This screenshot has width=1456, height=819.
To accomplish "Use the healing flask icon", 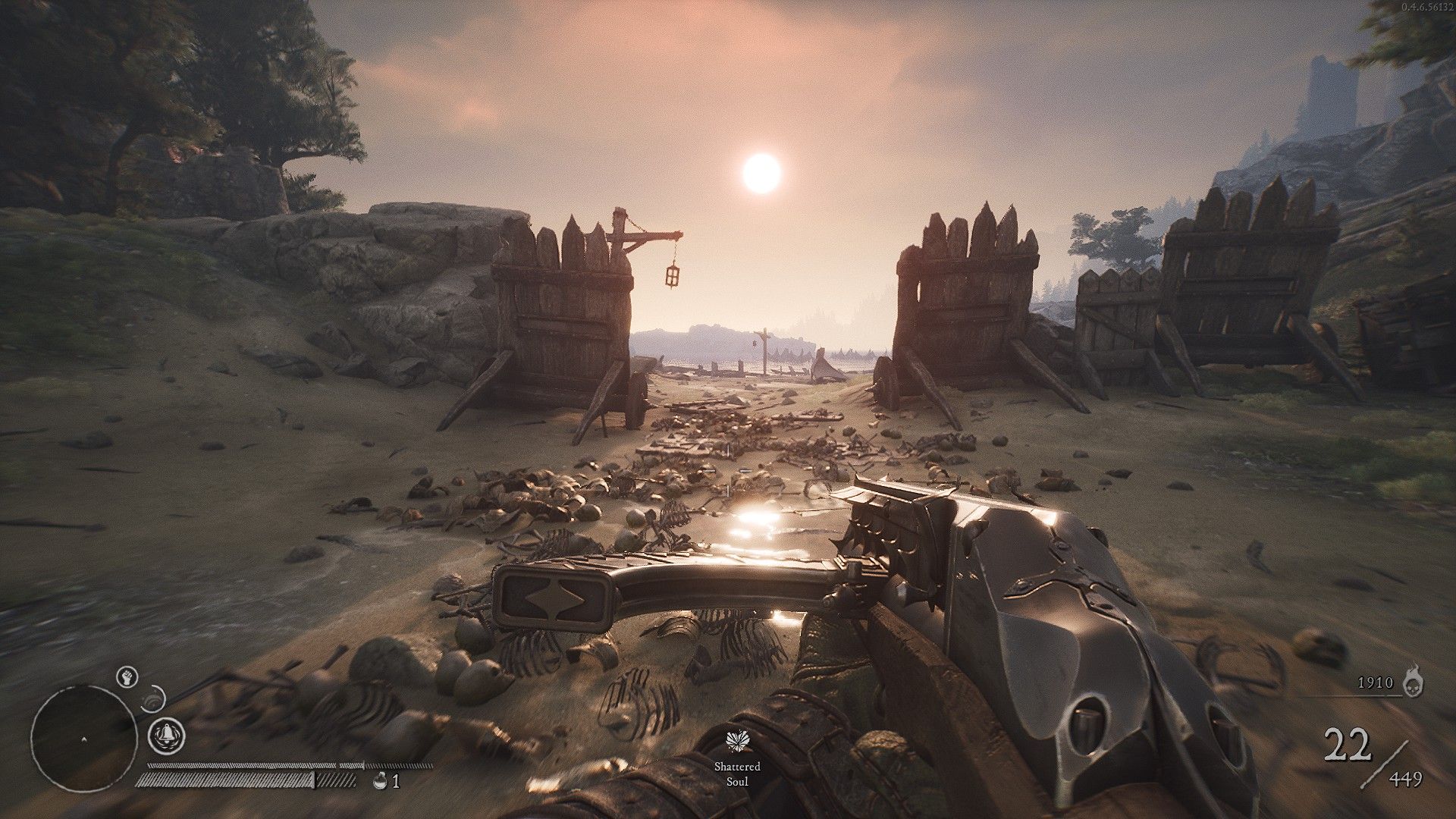I will (381, 780).
